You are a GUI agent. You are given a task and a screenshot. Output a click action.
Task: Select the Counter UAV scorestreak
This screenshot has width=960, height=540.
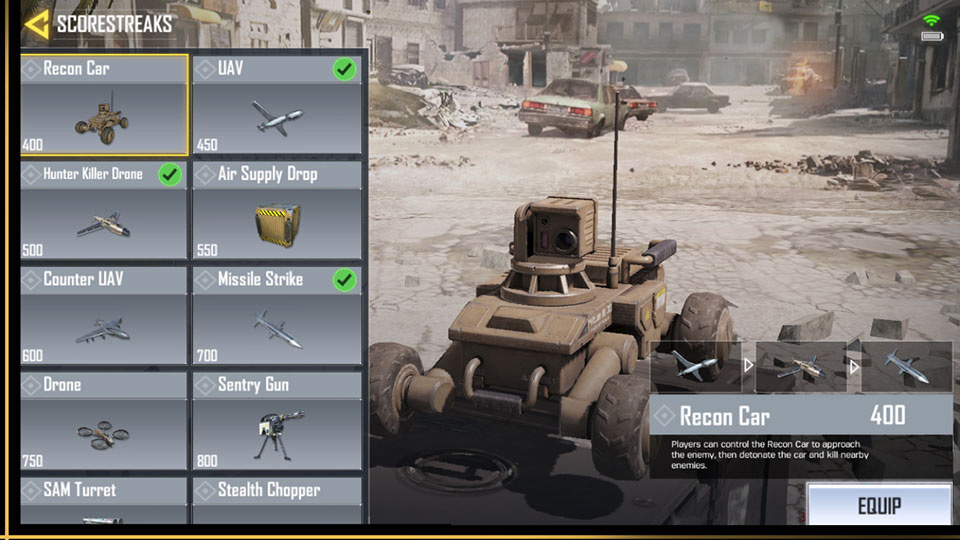104,315
